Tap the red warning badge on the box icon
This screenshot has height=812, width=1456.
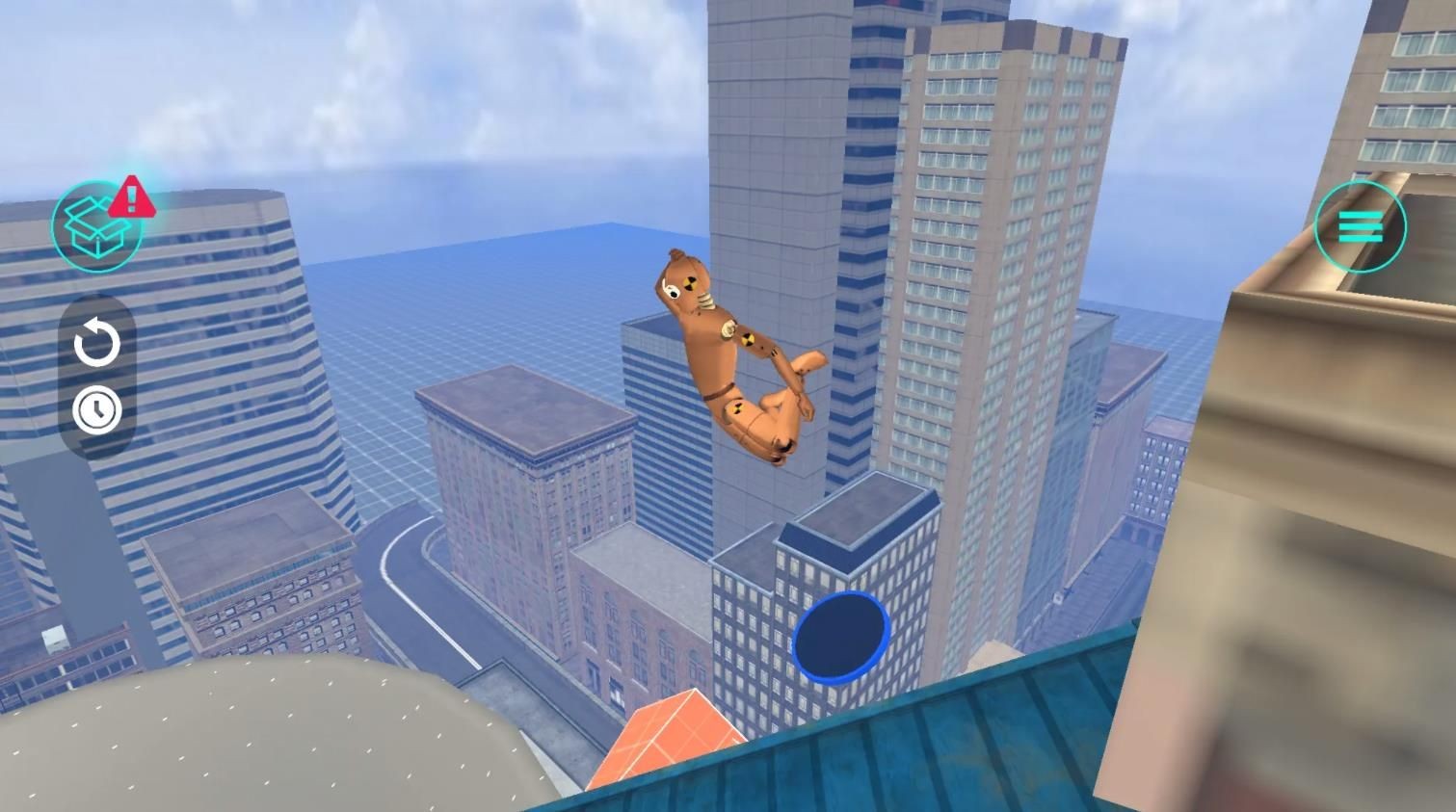click(132, 195)
